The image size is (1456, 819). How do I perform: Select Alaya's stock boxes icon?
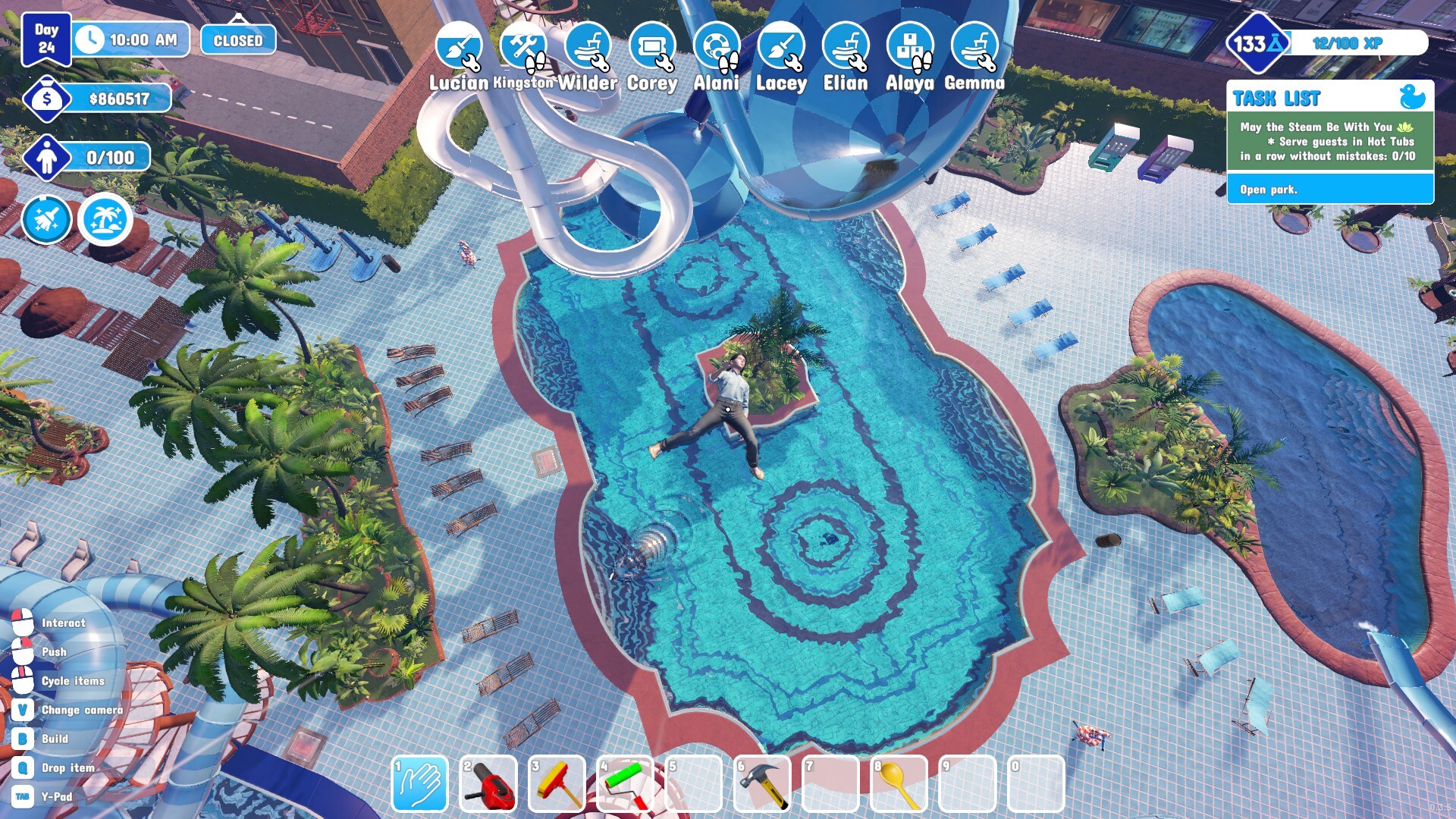[x=910, y=46]
